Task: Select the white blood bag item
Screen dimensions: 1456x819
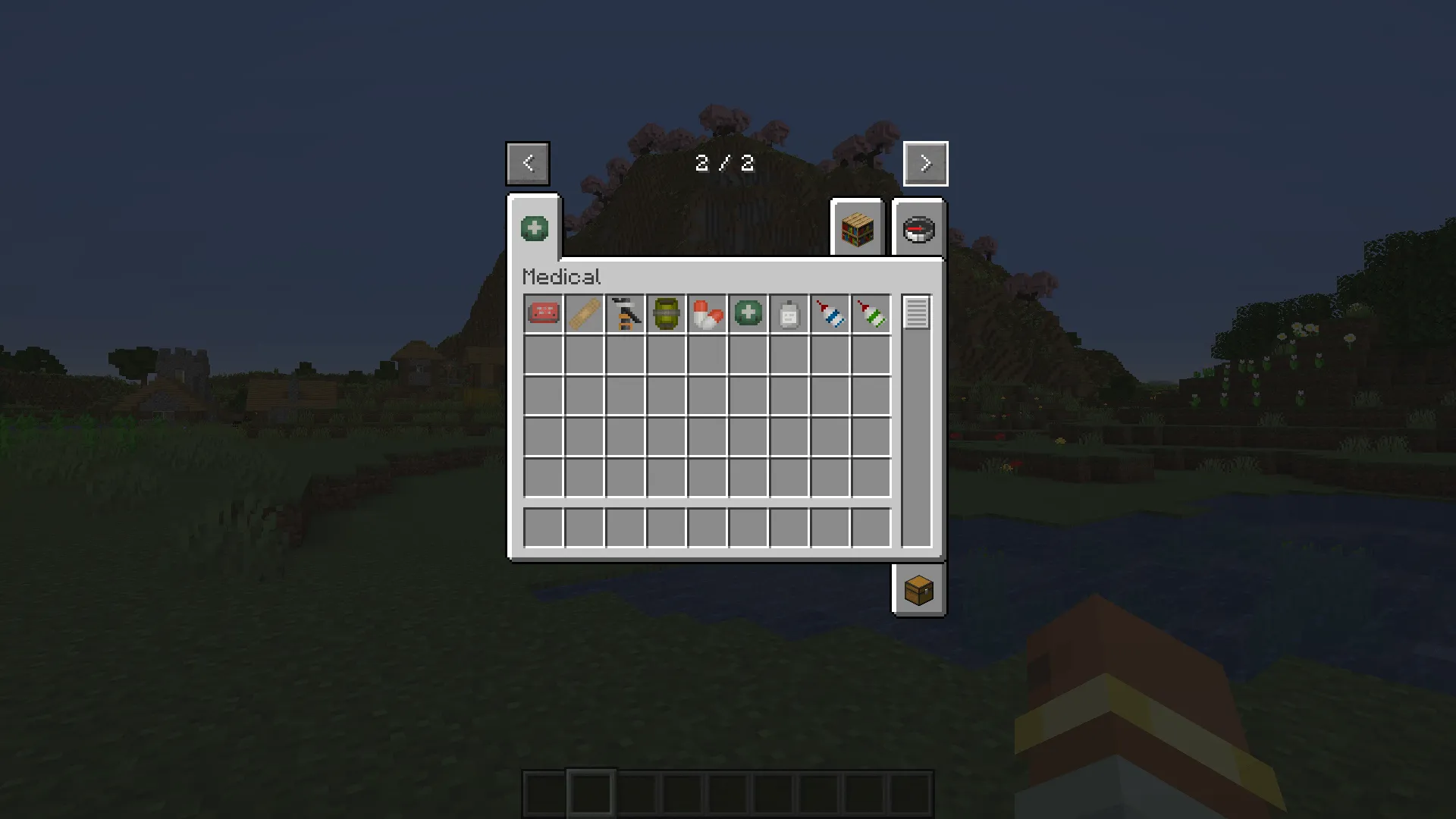Action: [x=789, y=313]
